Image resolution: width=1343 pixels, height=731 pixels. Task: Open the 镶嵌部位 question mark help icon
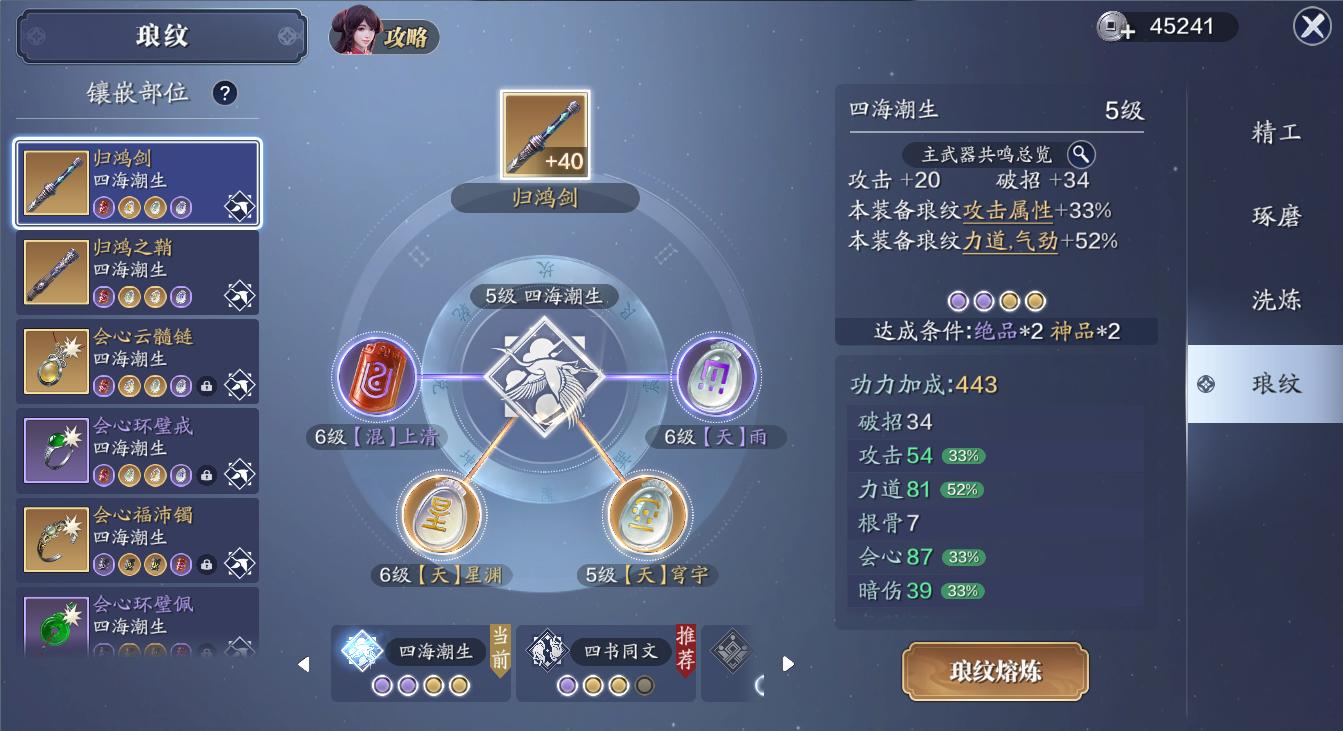pos(225,92)
